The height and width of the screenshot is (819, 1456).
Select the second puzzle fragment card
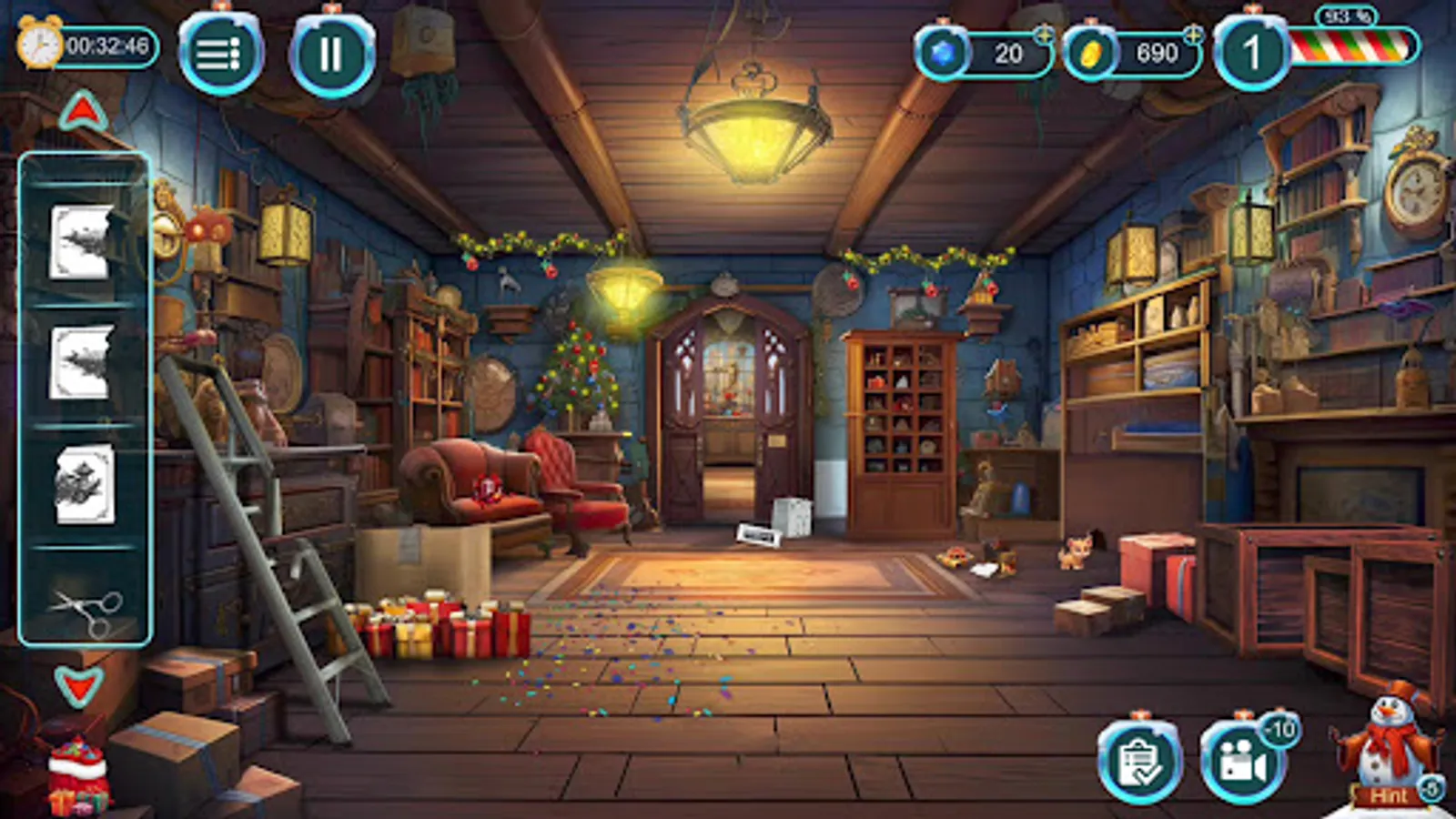point(83,362)
